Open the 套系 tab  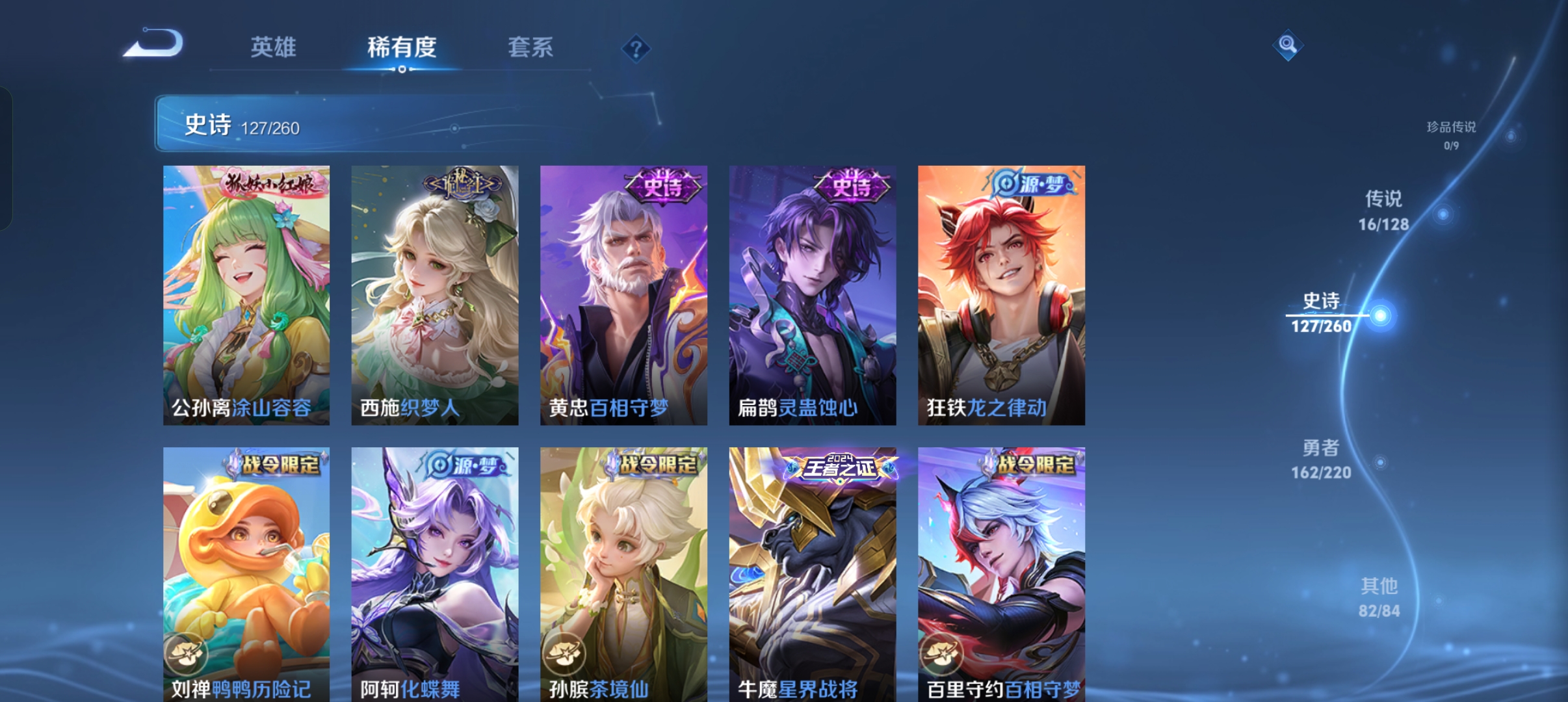pos(530,47)
